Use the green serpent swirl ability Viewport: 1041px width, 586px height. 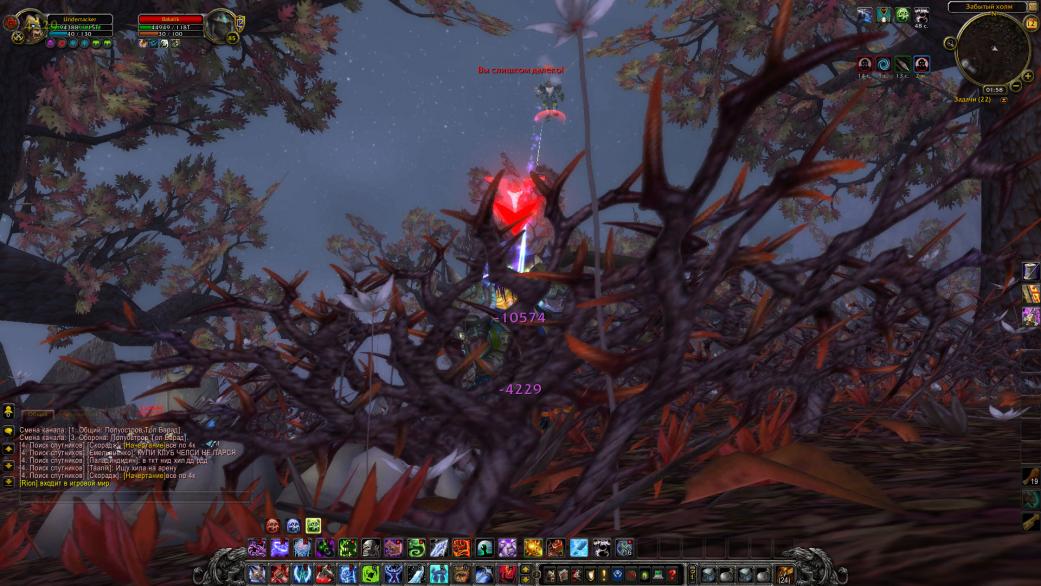click(x=416, y=548)
